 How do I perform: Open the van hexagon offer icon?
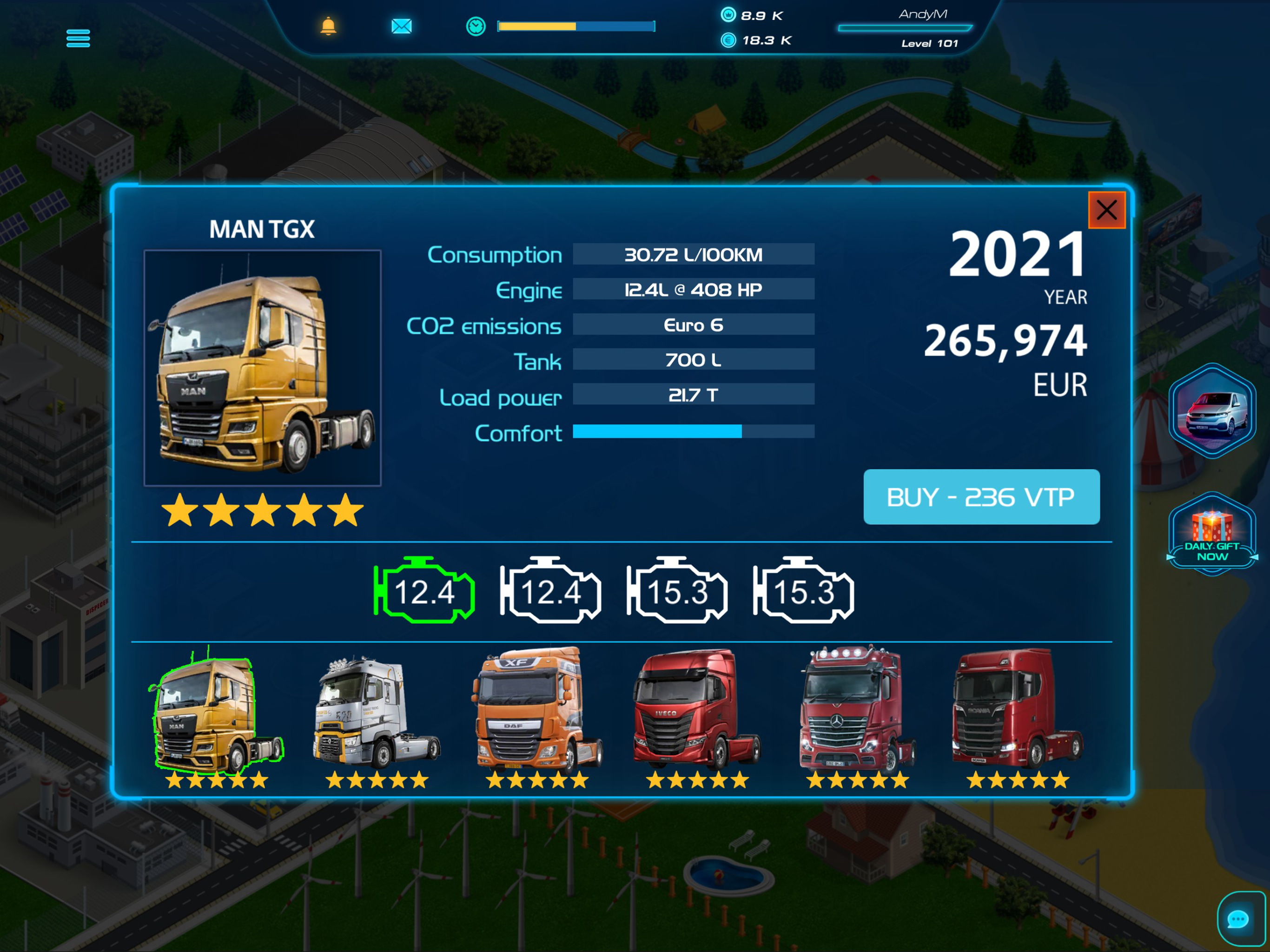coord(1211,411)
